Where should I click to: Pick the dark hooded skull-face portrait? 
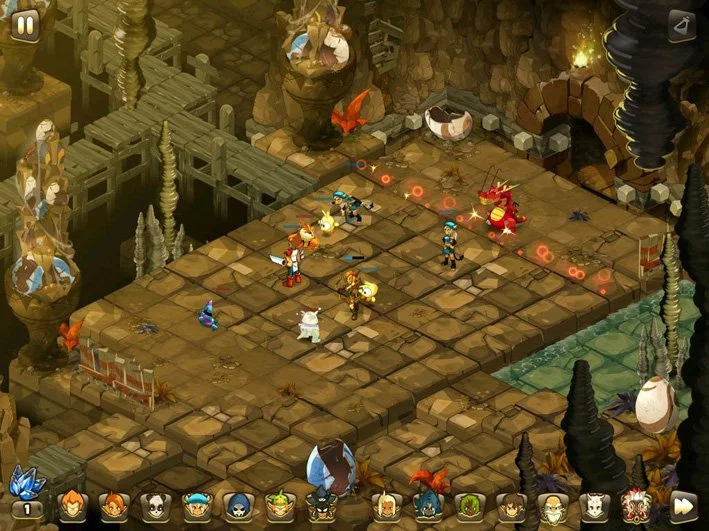(237, 505)
